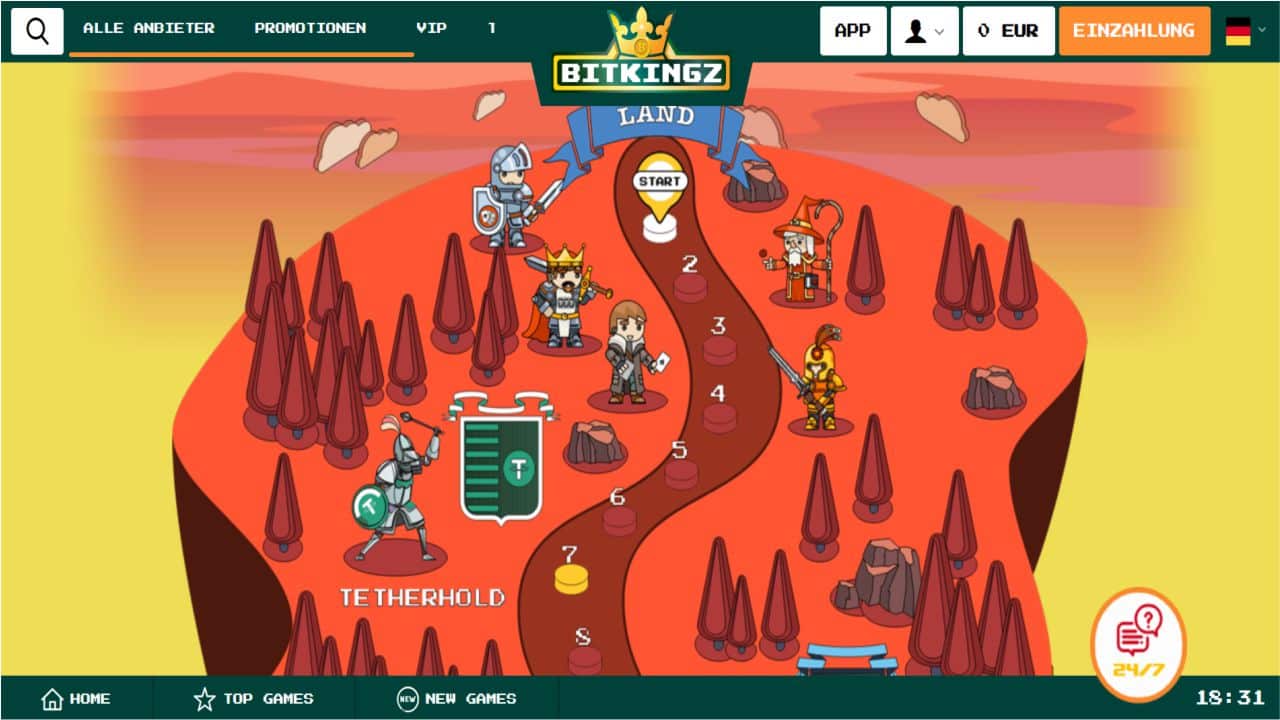
Task: Go to the Promotionen page
Action: (x=310, y=28)
